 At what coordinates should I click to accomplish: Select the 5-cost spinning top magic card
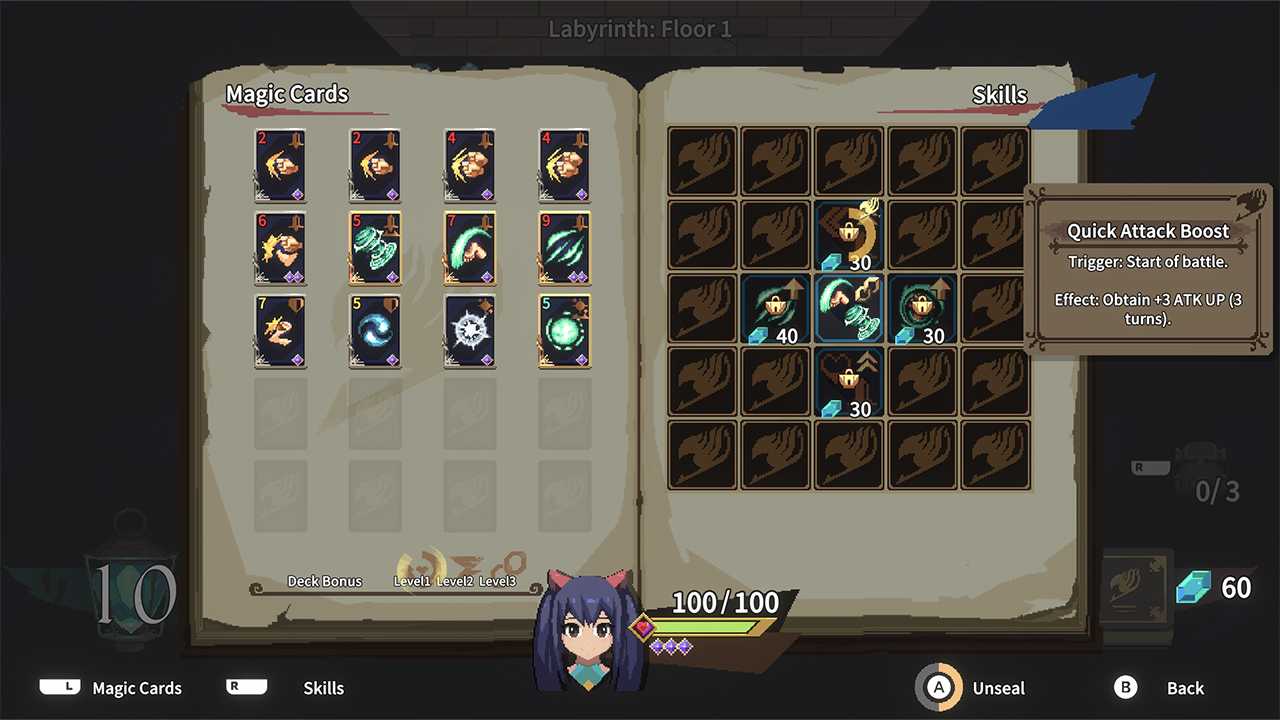click(375, 249)
